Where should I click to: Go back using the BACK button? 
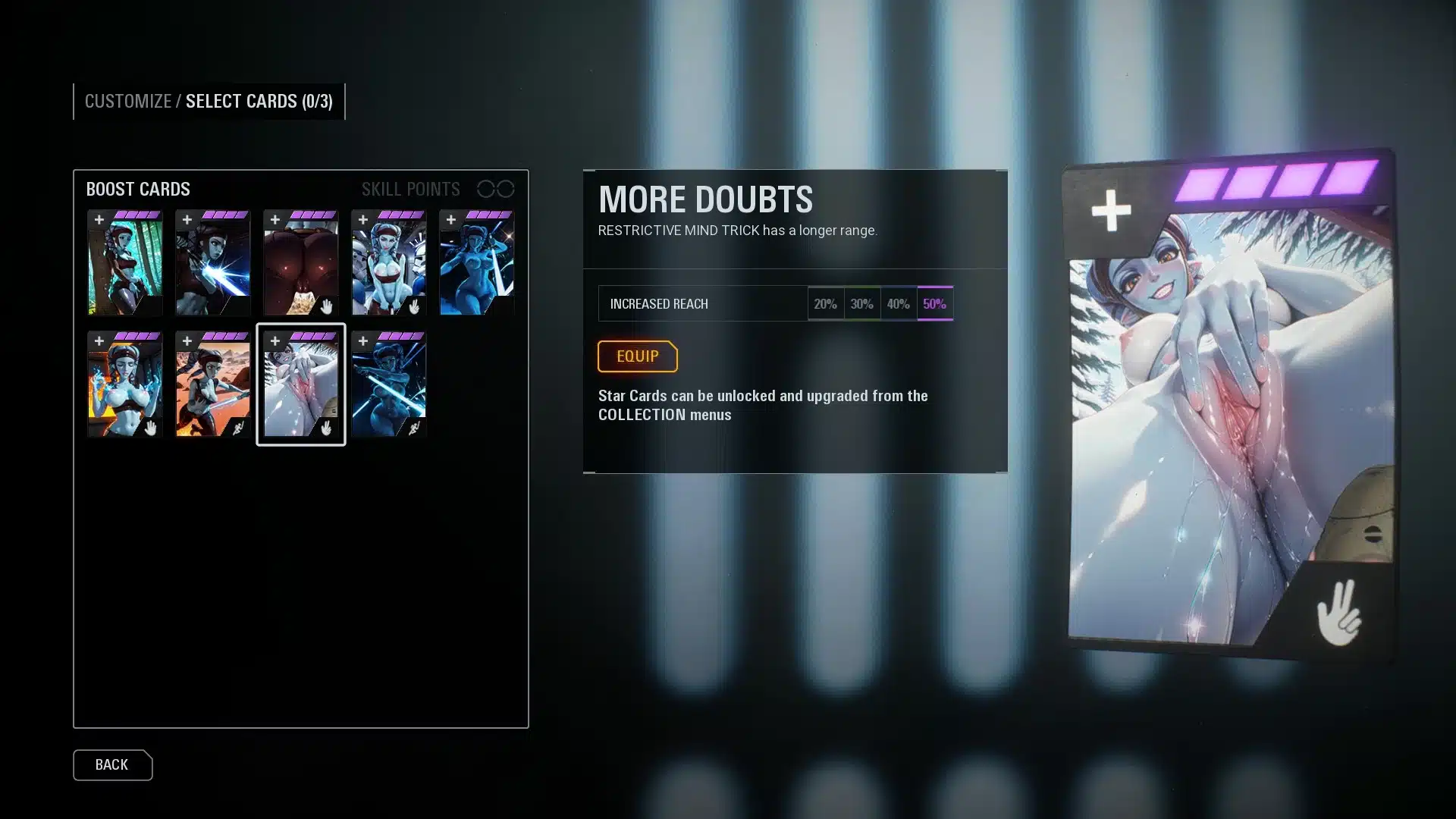[112, 764]
